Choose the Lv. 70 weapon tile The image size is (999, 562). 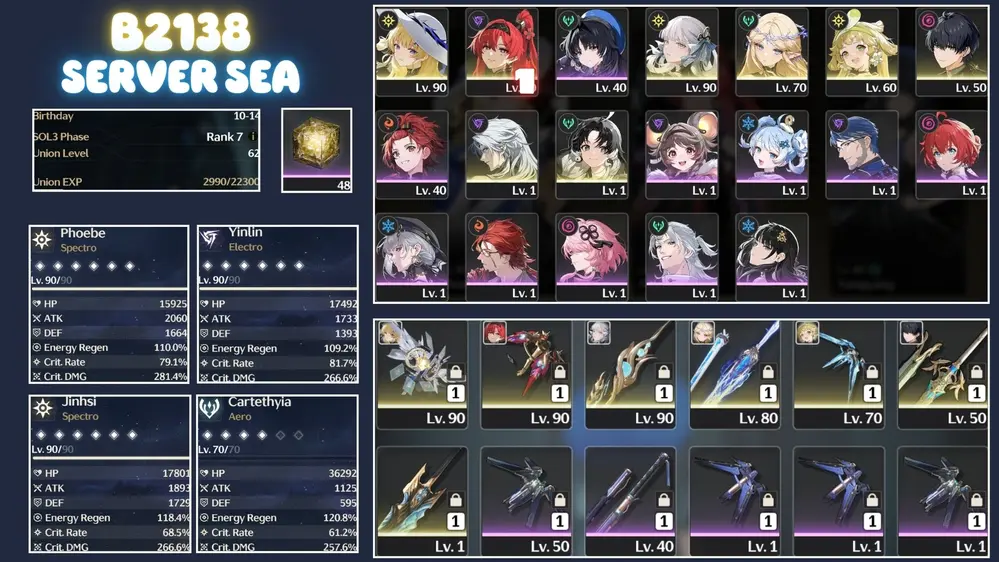pos(840,374)
